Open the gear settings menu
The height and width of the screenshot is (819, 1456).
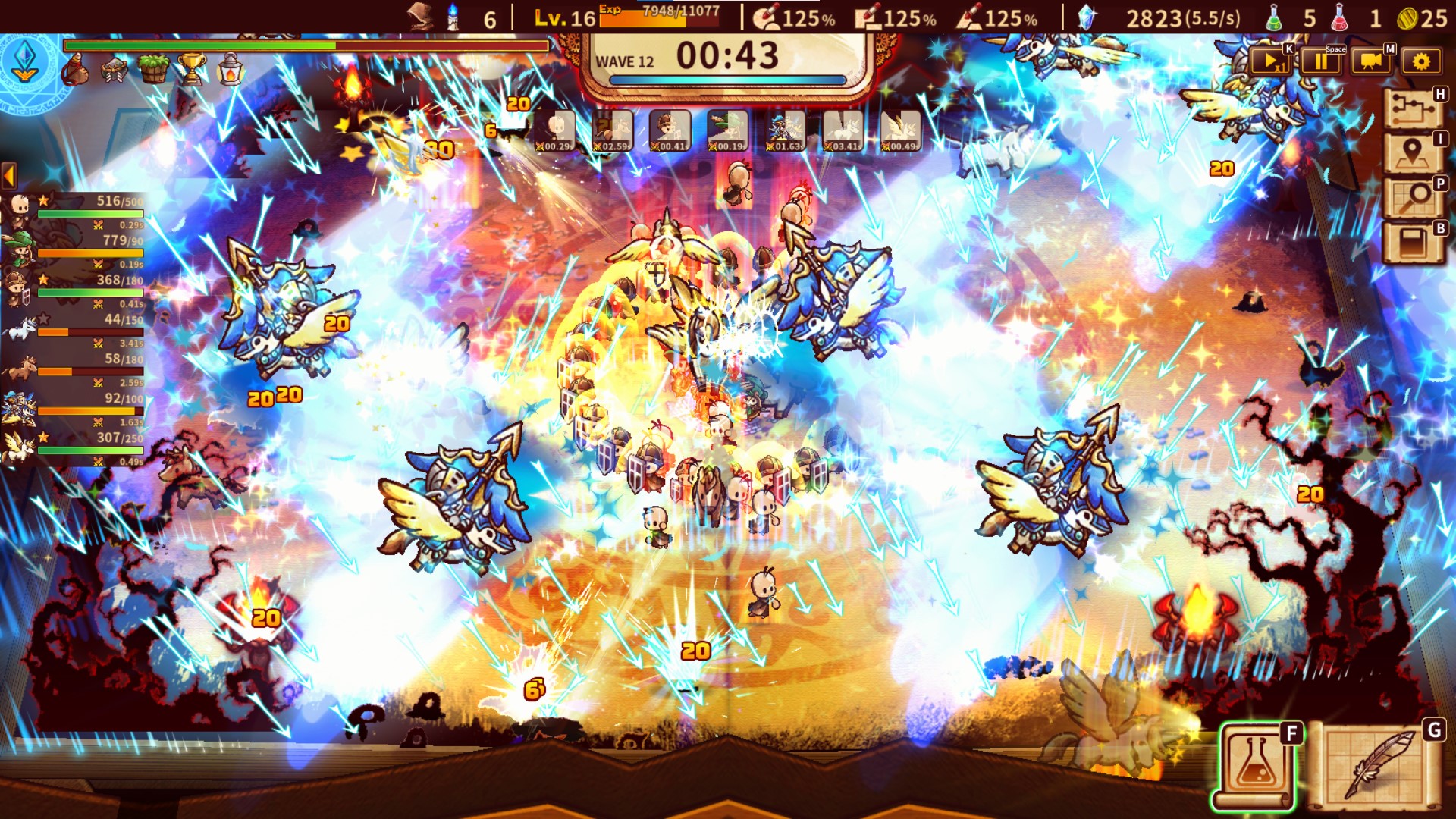(1421, 61)
